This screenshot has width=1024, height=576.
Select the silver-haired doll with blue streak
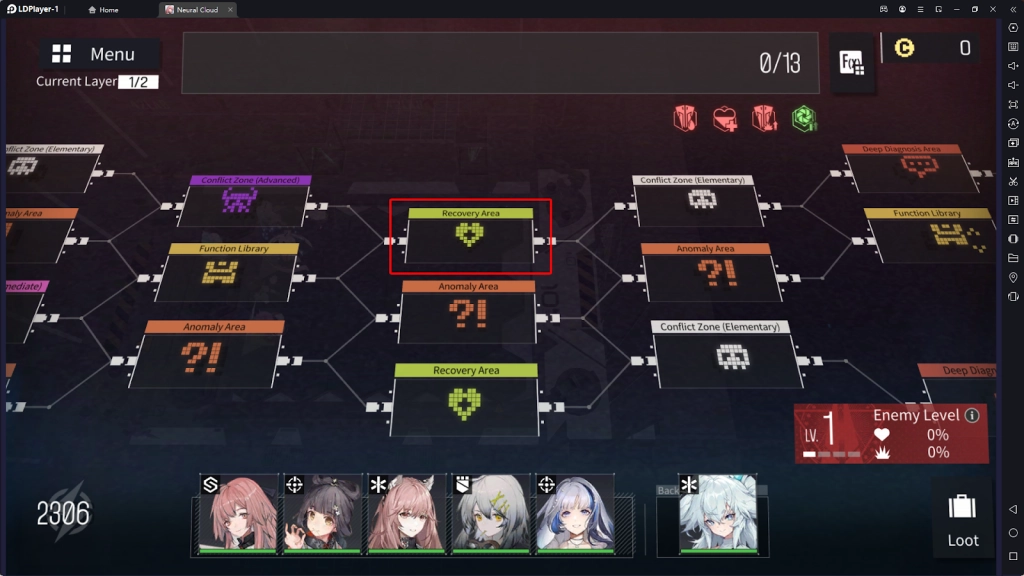[x=574, y=513]
